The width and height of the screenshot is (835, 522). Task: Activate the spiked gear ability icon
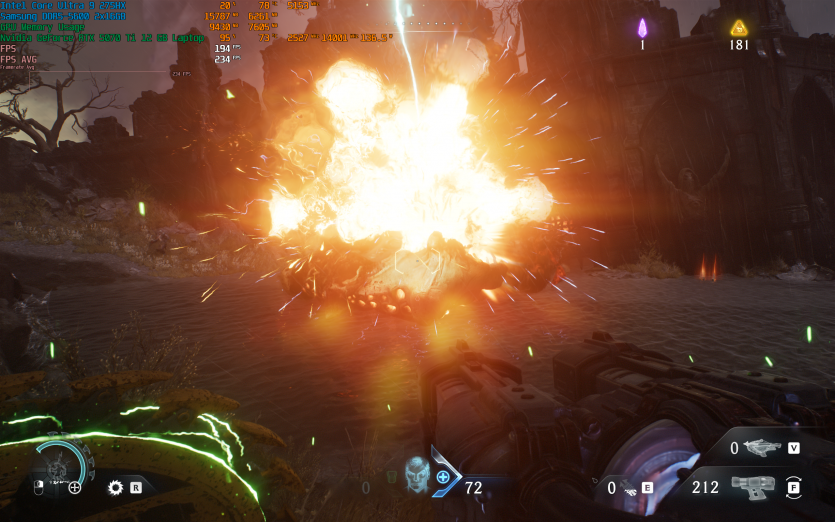click(x=115, y=488)
